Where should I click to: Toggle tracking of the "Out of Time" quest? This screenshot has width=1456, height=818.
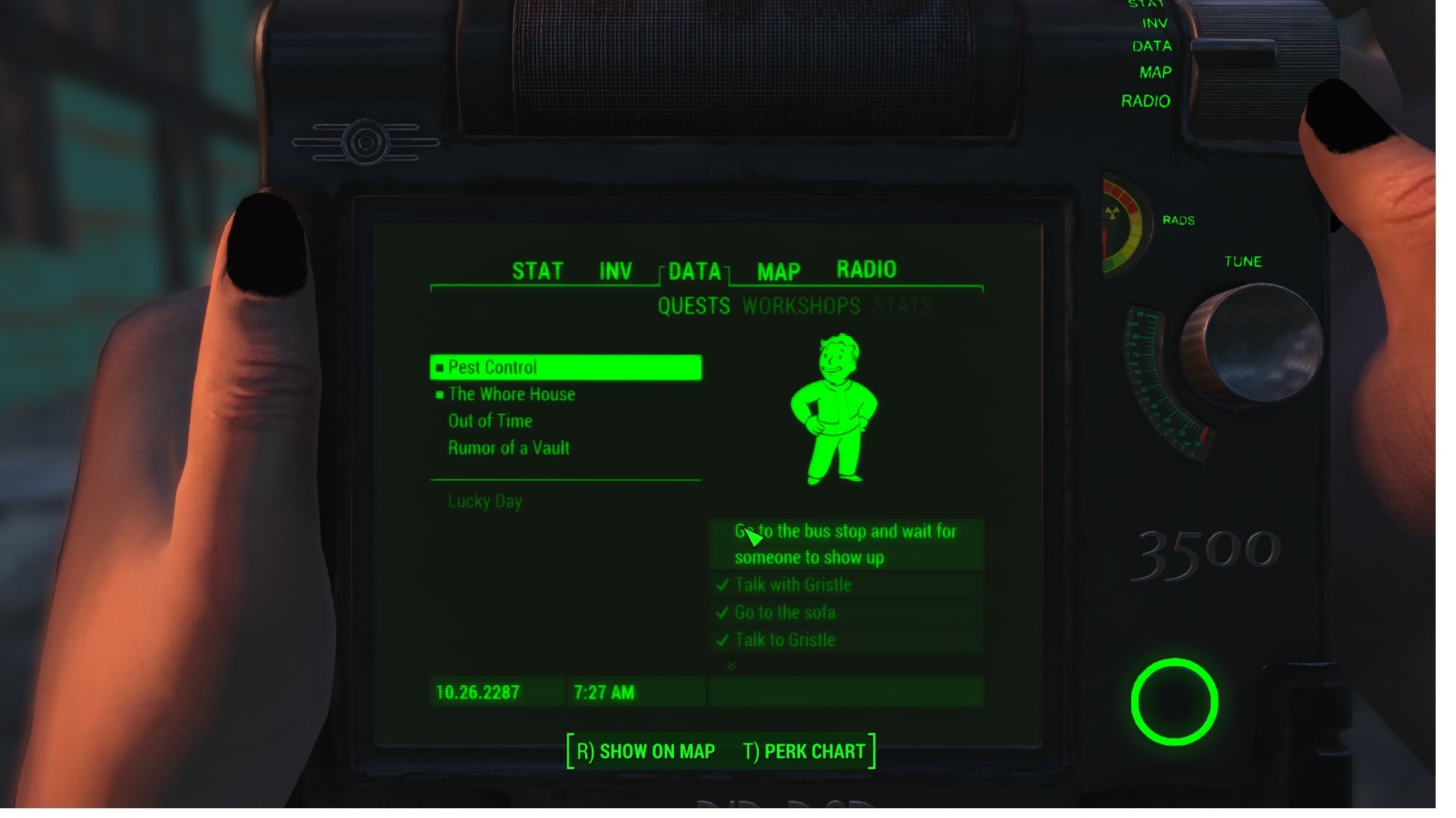click(490, 421)
